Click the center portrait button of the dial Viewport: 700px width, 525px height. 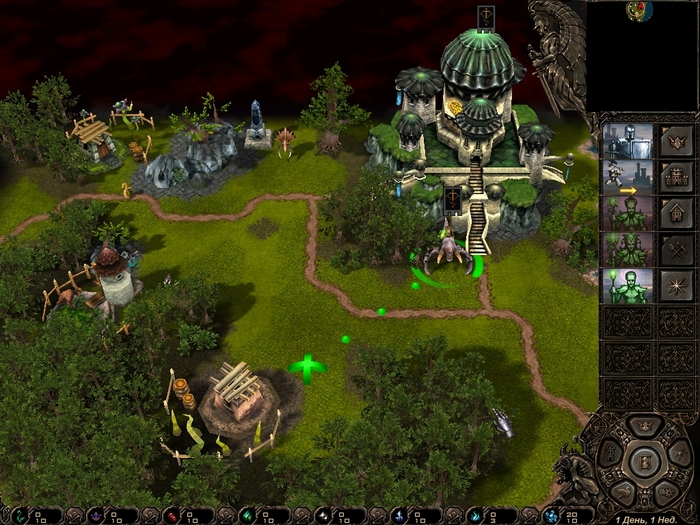(644, 462)
